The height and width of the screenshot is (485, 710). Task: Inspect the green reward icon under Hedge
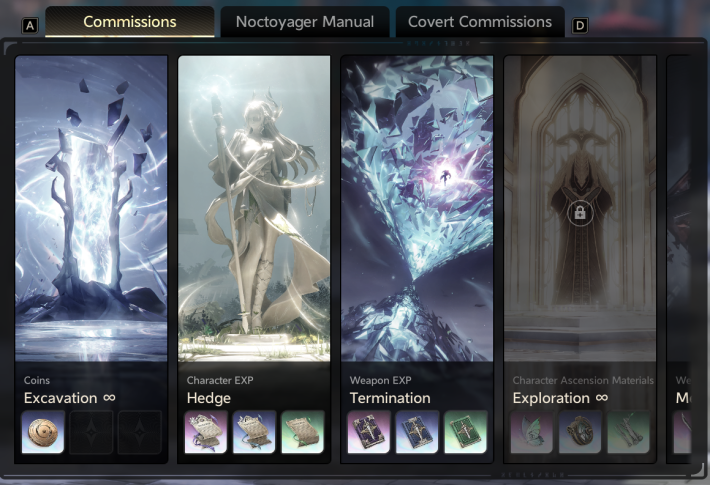[302, 432]
